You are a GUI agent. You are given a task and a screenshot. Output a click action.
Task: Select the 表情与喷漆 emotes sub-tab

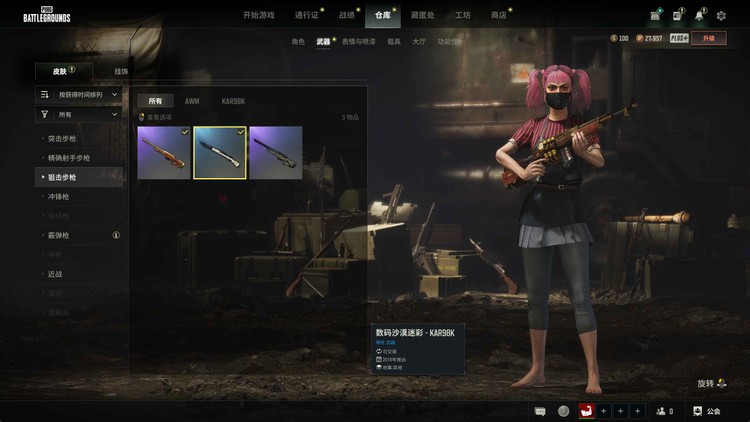tap(358, 42)
